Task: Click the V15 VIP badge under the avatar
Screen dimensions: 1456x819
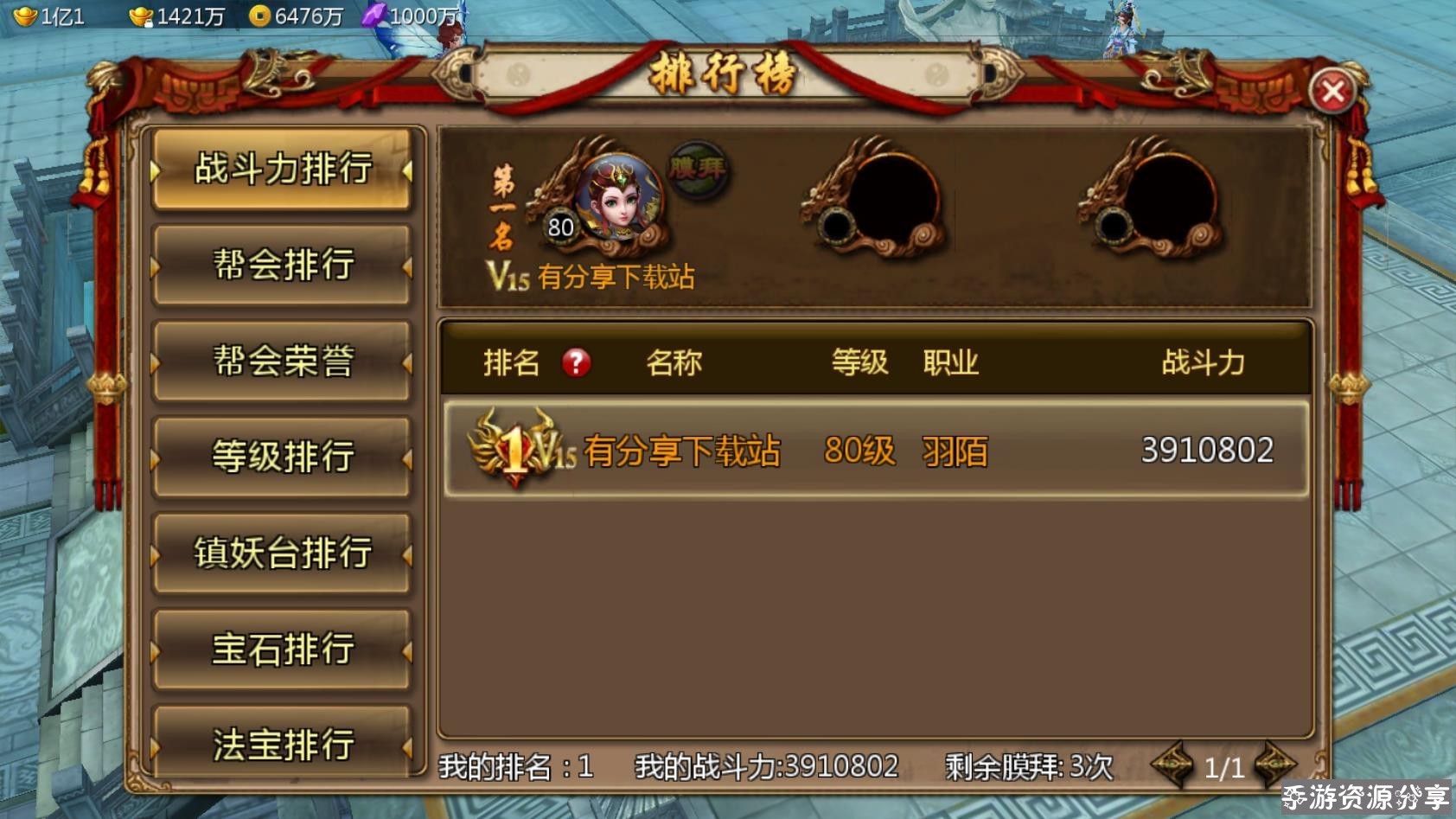Action: click(508, 278)
